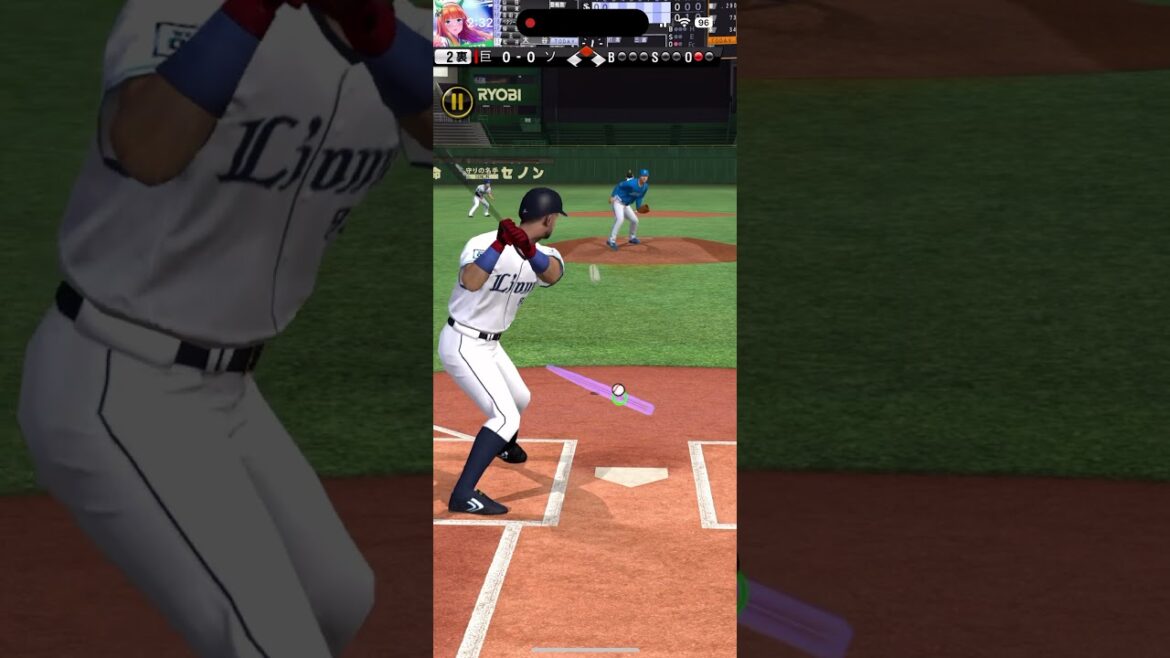Pause the game with the yellow pause button
1170x658 pixels.
(457, 101)
